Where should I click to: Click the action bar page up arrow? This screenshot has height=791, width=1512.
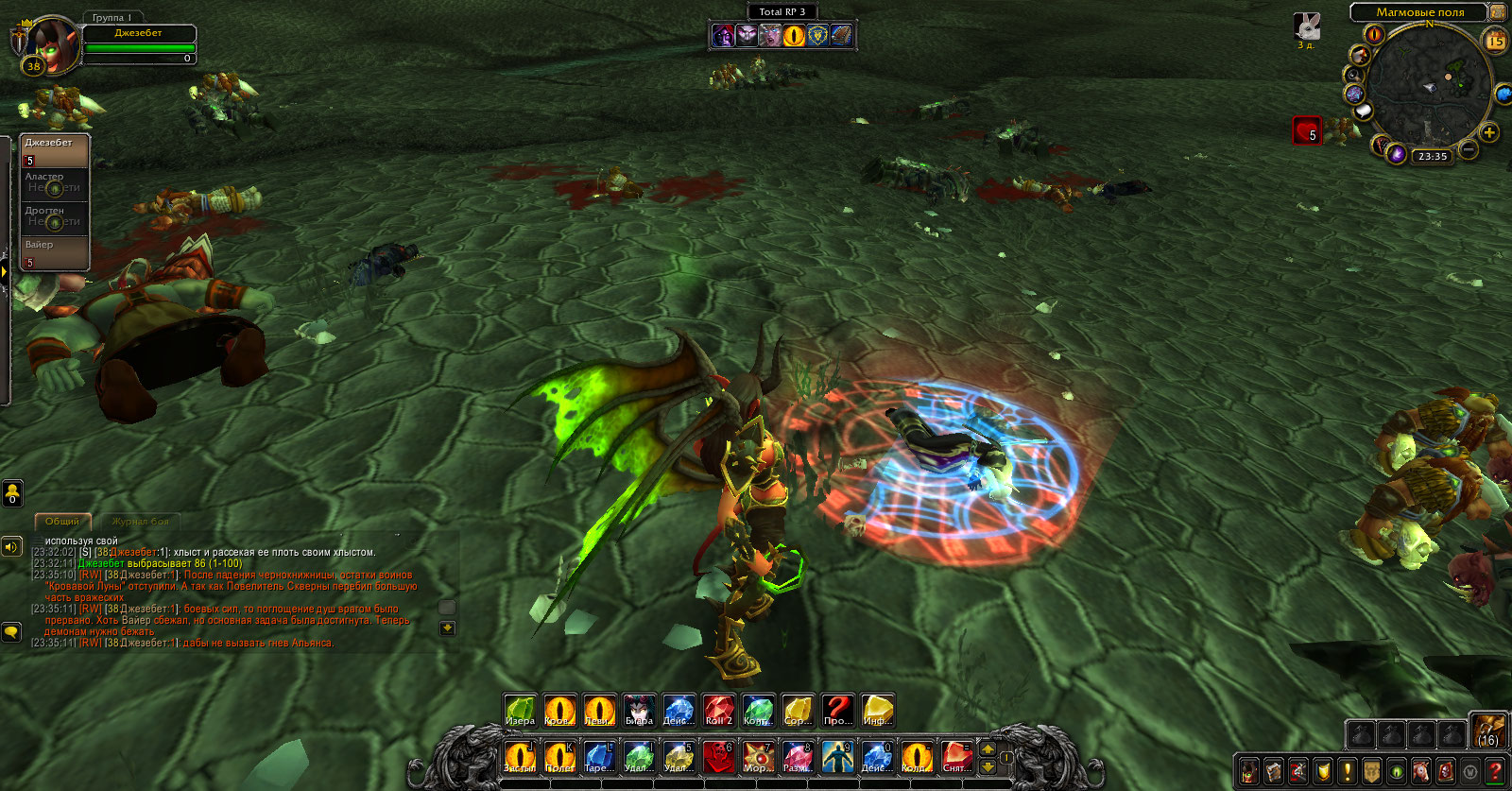[x=988, y=748]
